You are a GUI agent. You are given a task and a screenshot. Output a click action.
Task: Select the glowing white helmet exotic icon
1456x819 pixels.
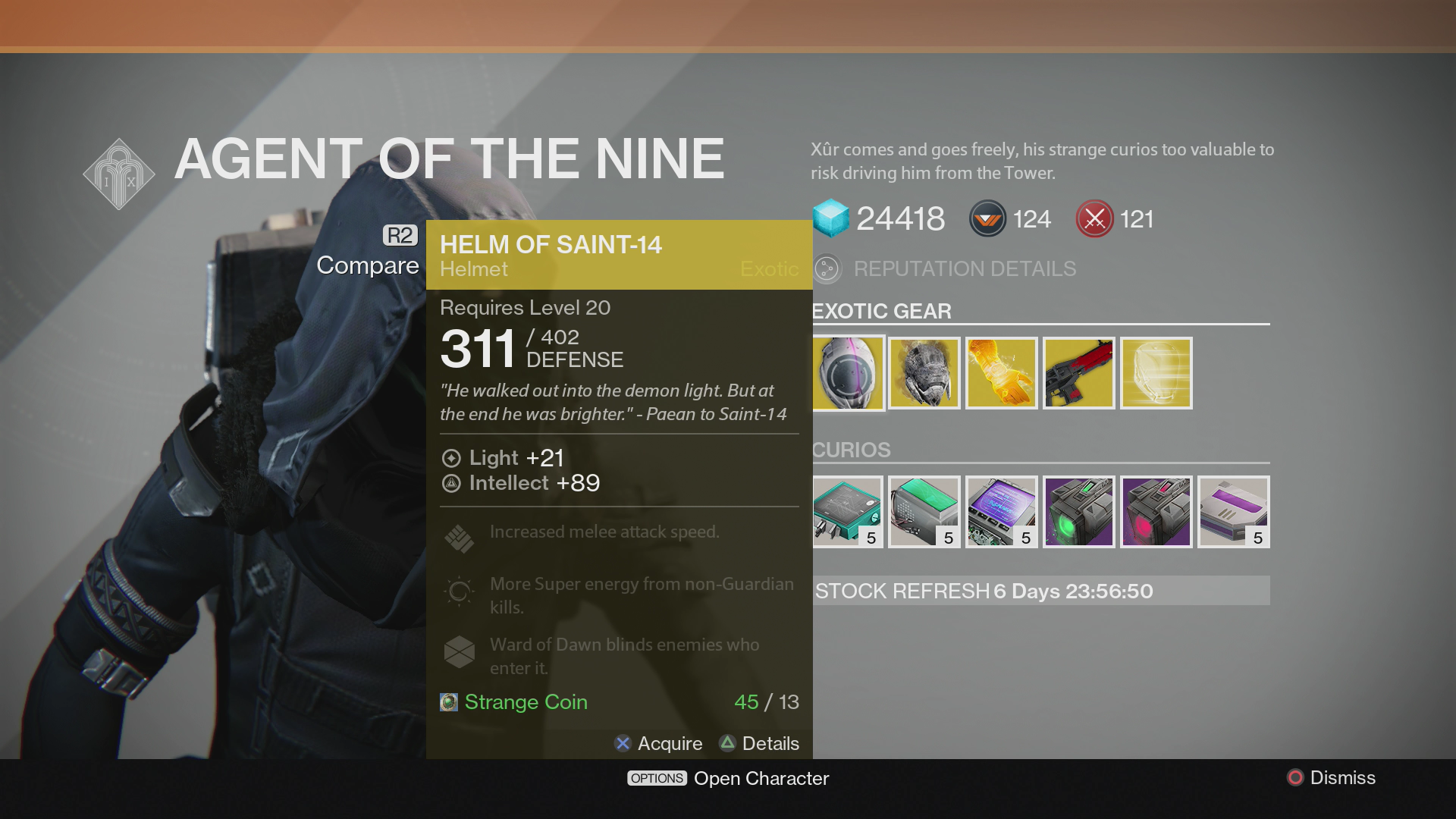(1156, 372)
